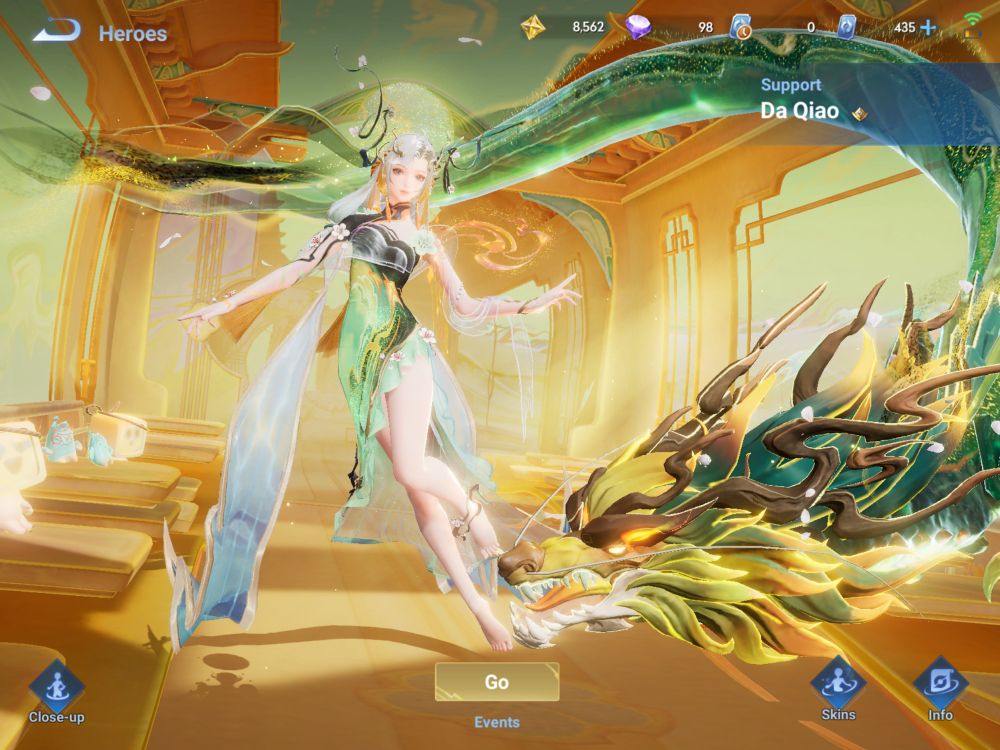This screenshot has width=1000, height=750.
Task: Open the Close-up view
Action: (56, 686)
